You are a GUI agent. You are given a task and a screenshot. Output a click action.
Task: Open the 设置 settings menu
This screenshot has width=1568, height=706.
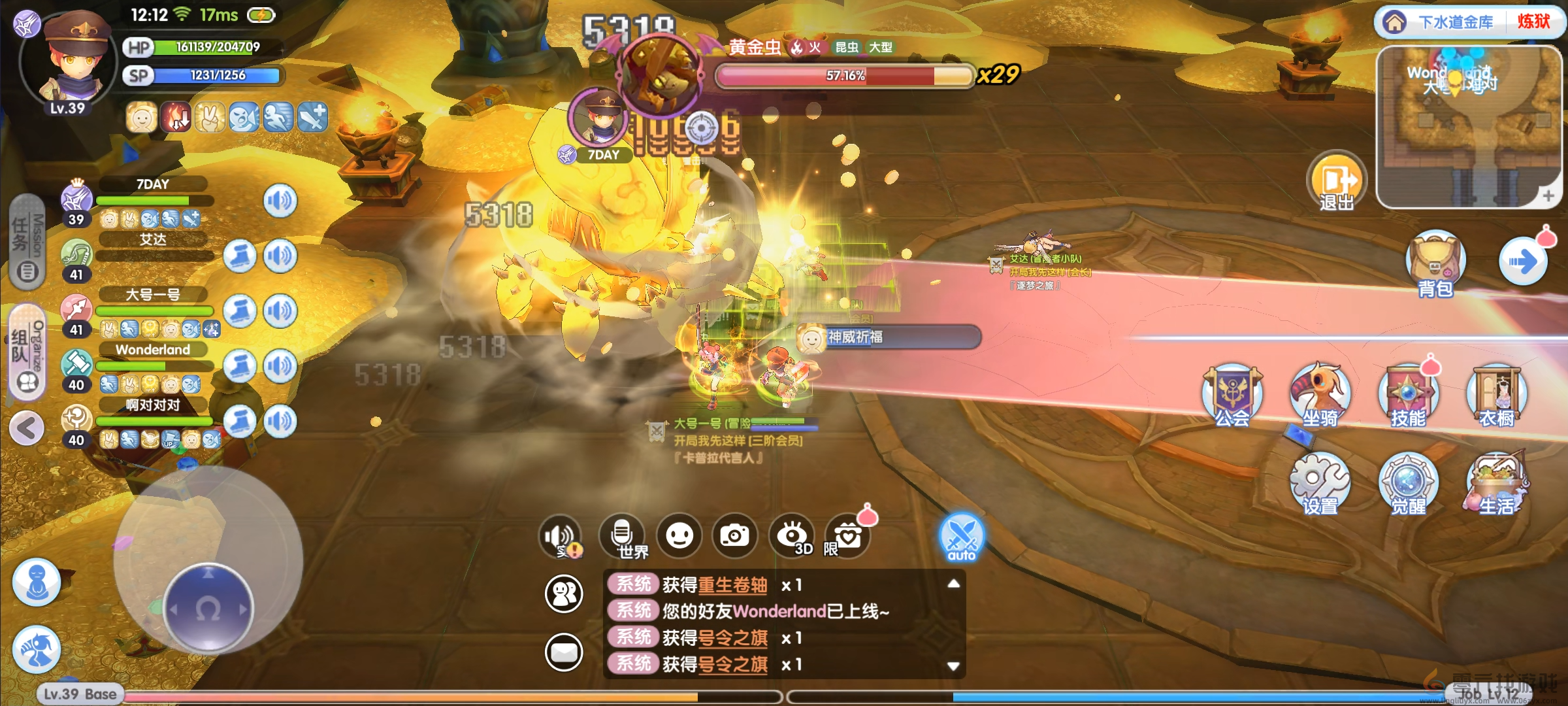click(1320, 484)
